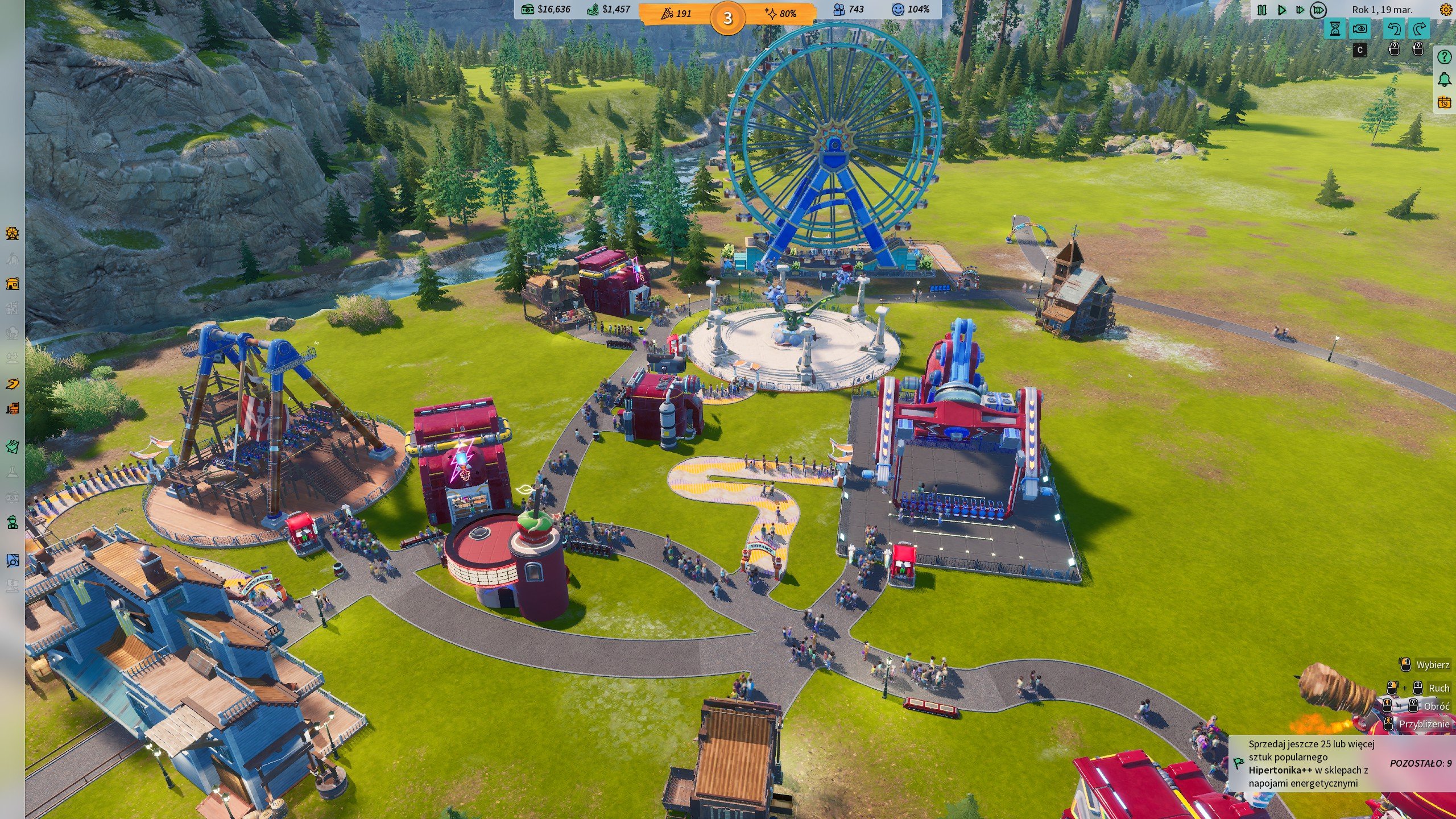The height and width of the screenshot is (819, 1456).
Task: Open the settings gear menu
Action: 1446,10
